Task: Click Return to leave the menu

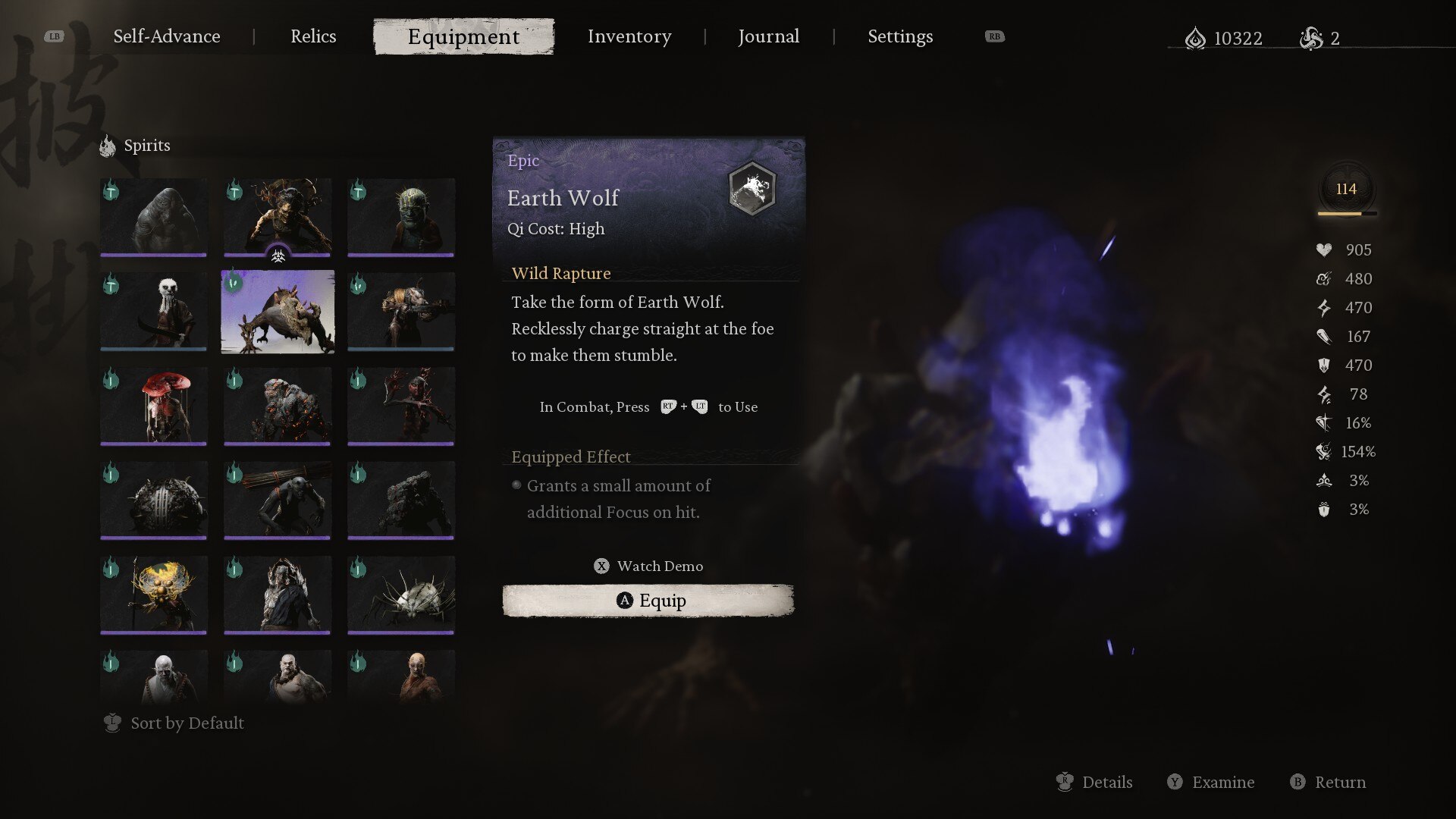Action: click(x=1328, y=782)
